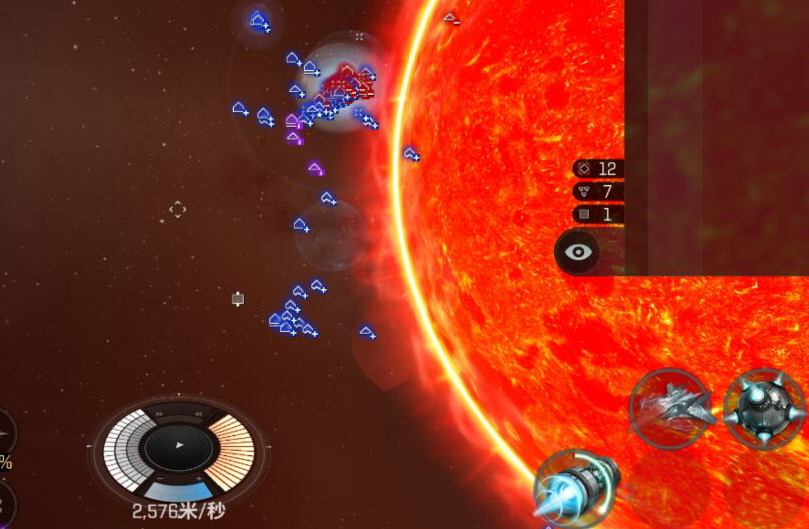This screenshot has width=809, height=529.
Task: Choose the overview filter showing 1
Action: click(x=598, y=214)
